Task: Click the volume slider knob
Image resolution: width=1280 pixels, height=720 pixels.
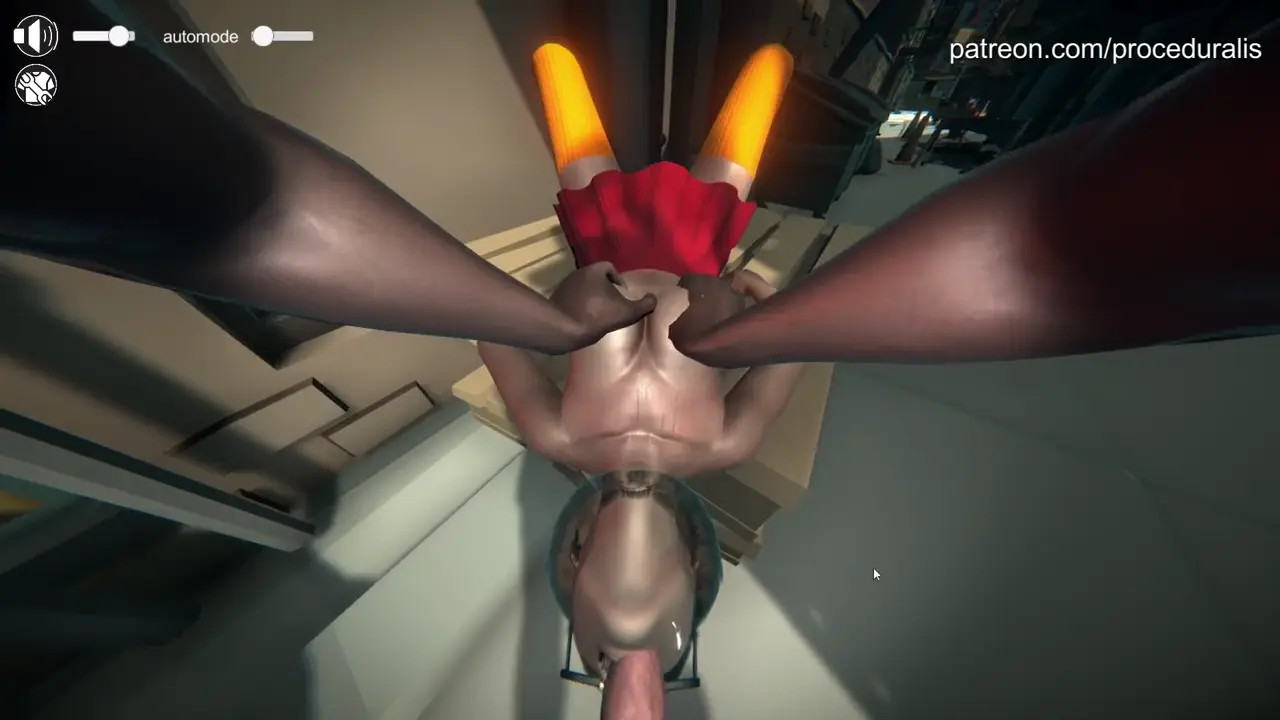Action: [119, 36]
